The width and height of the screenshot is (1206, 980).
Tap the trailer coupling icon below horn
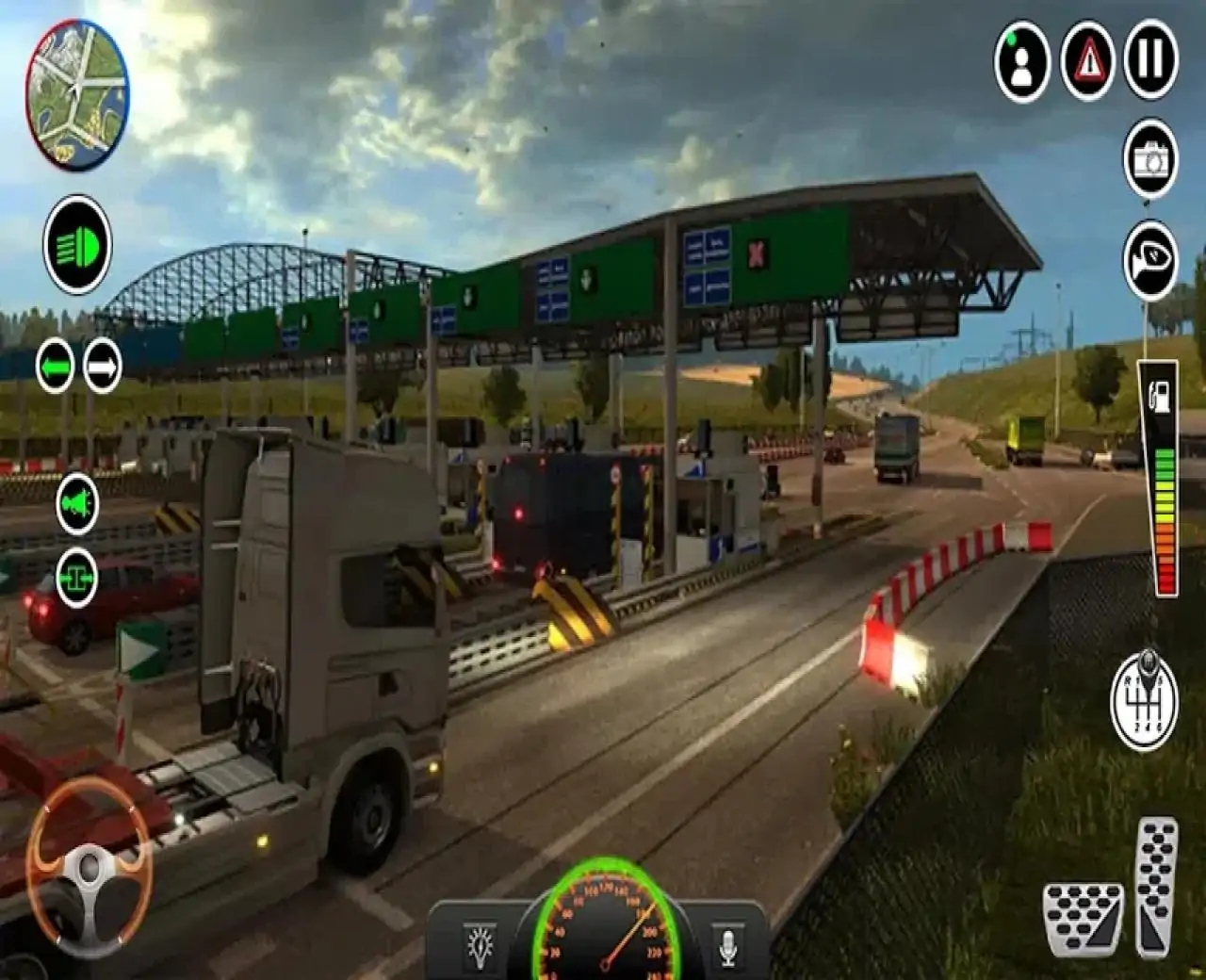pos(77,577)
